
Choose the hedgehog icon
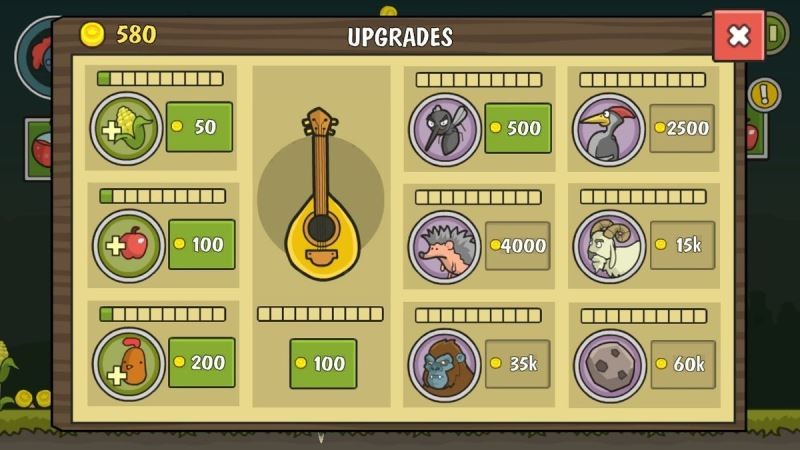444,247
